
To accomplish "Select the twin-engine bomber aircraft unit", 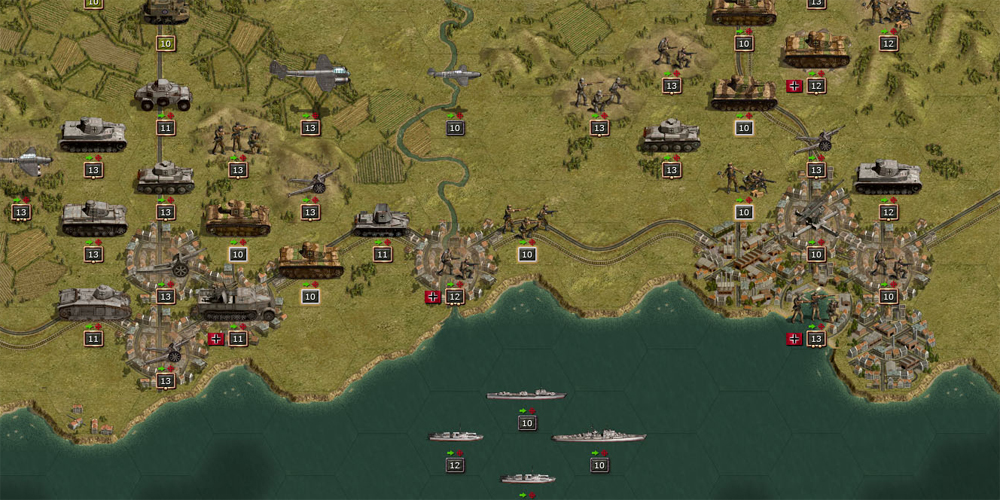I will [x=310, y=73].
